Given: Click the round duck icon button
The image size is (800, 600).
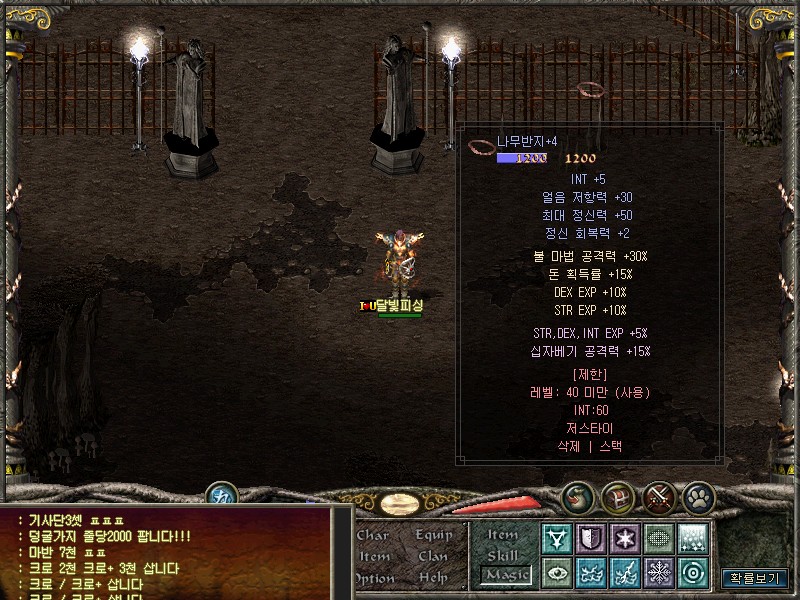Looking at the screenshot, I should click(x=577, y=496).
